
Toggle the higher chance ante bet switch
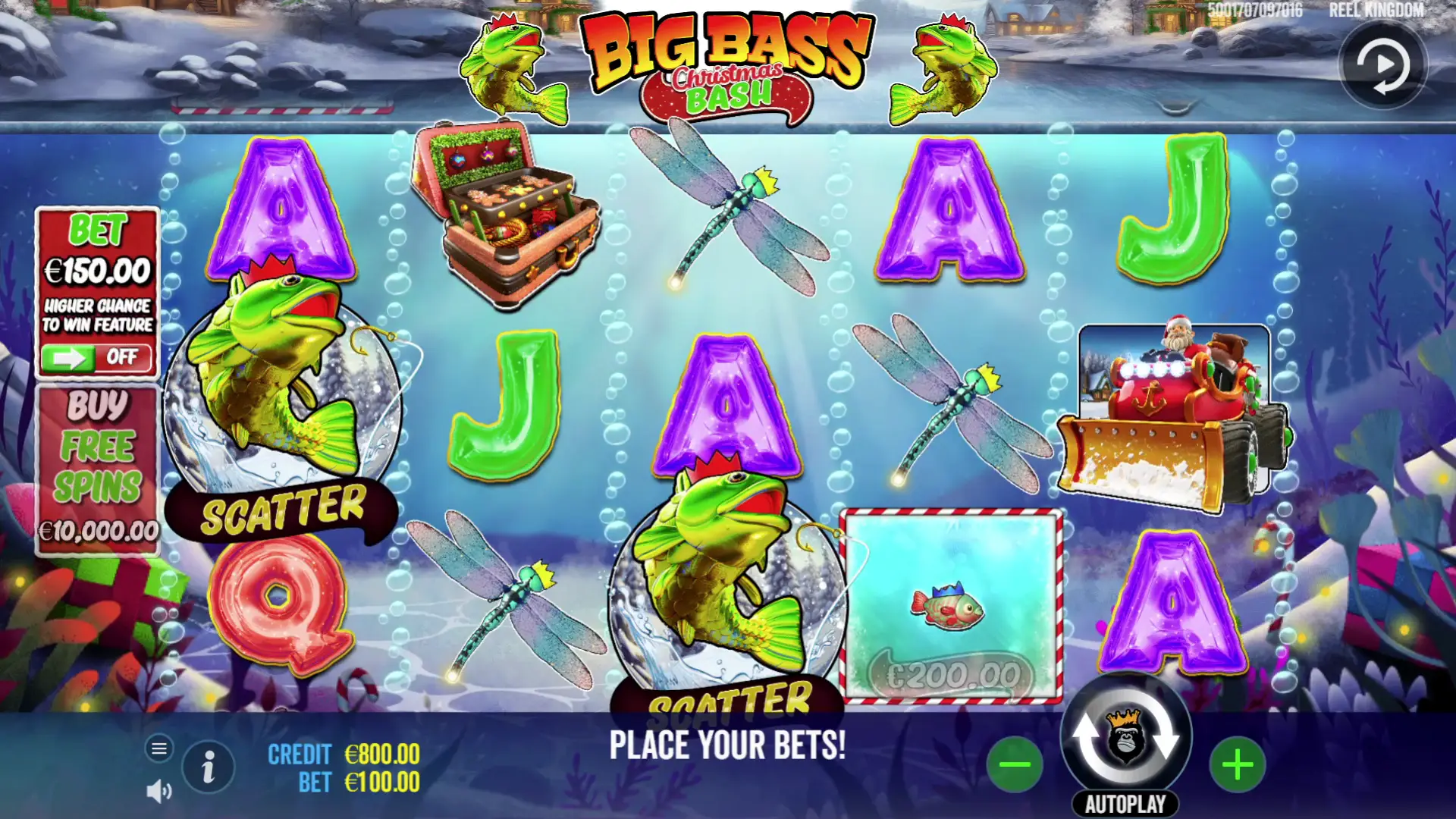[97, 357]
